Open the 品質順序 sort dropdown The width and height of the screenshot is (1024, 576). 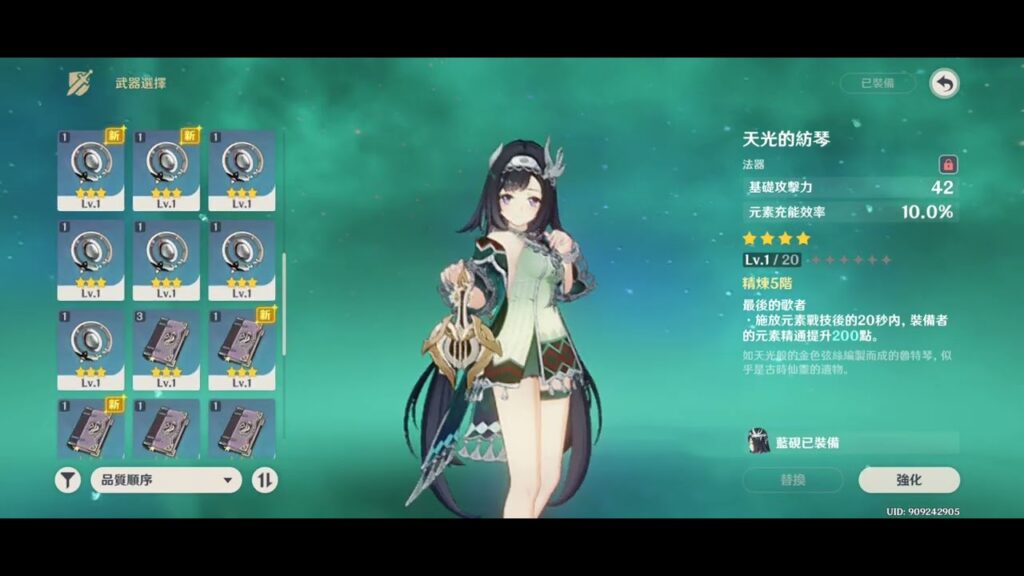coord(166,480)
